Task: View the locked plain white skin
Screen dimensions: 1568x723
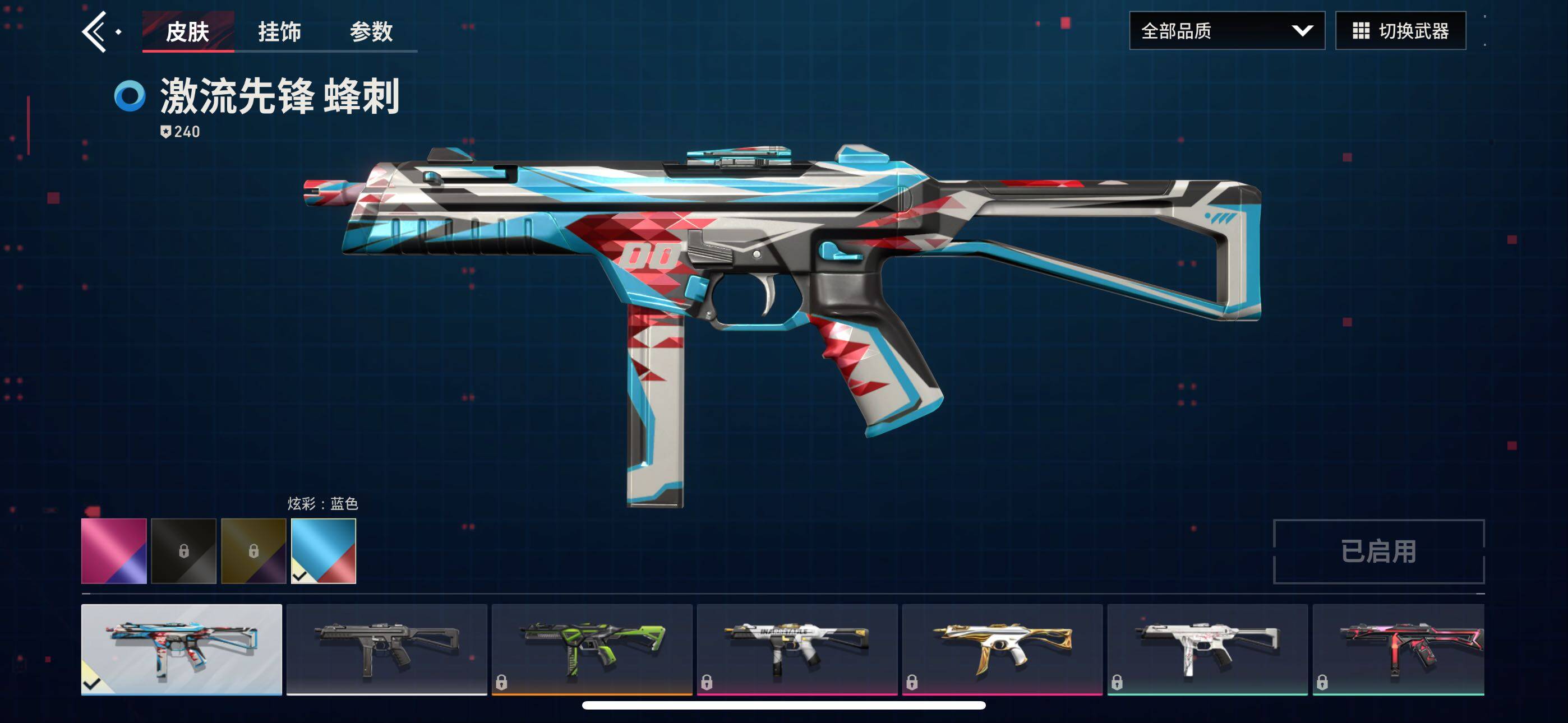Action: 1207,649
